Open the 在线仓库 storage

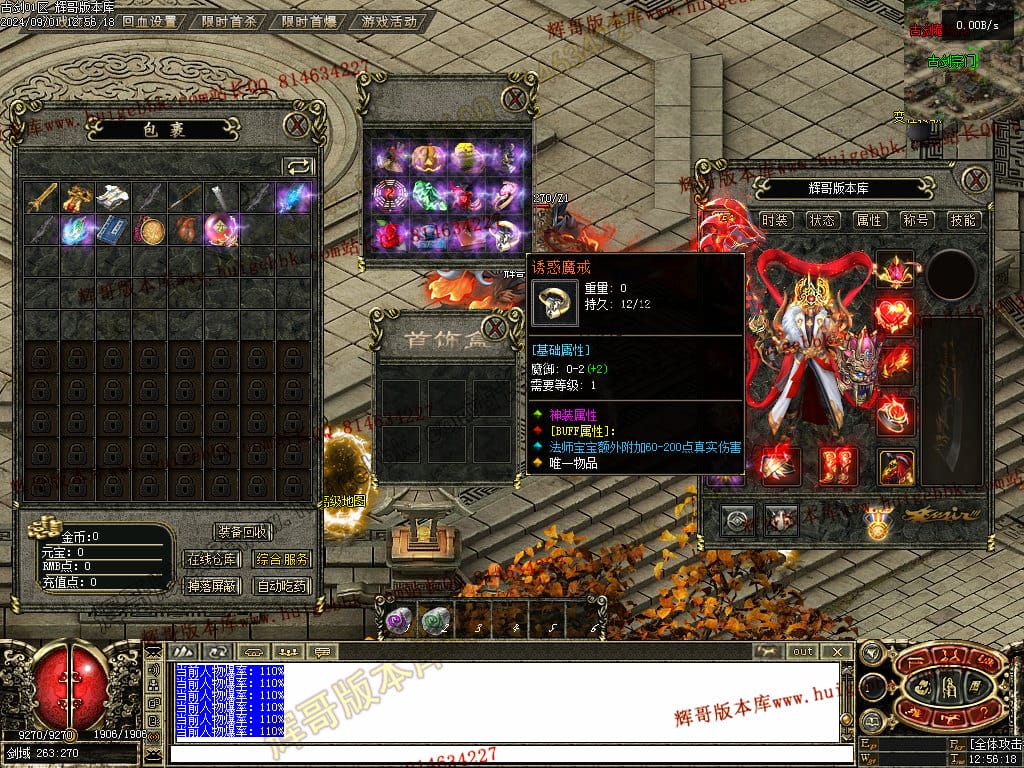[211, 560]
